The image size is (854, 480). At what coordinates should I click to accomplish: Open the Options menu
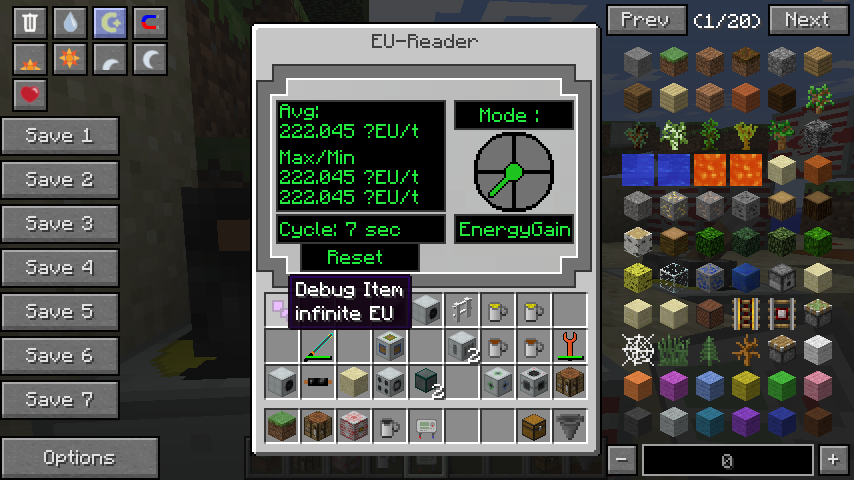79,458
